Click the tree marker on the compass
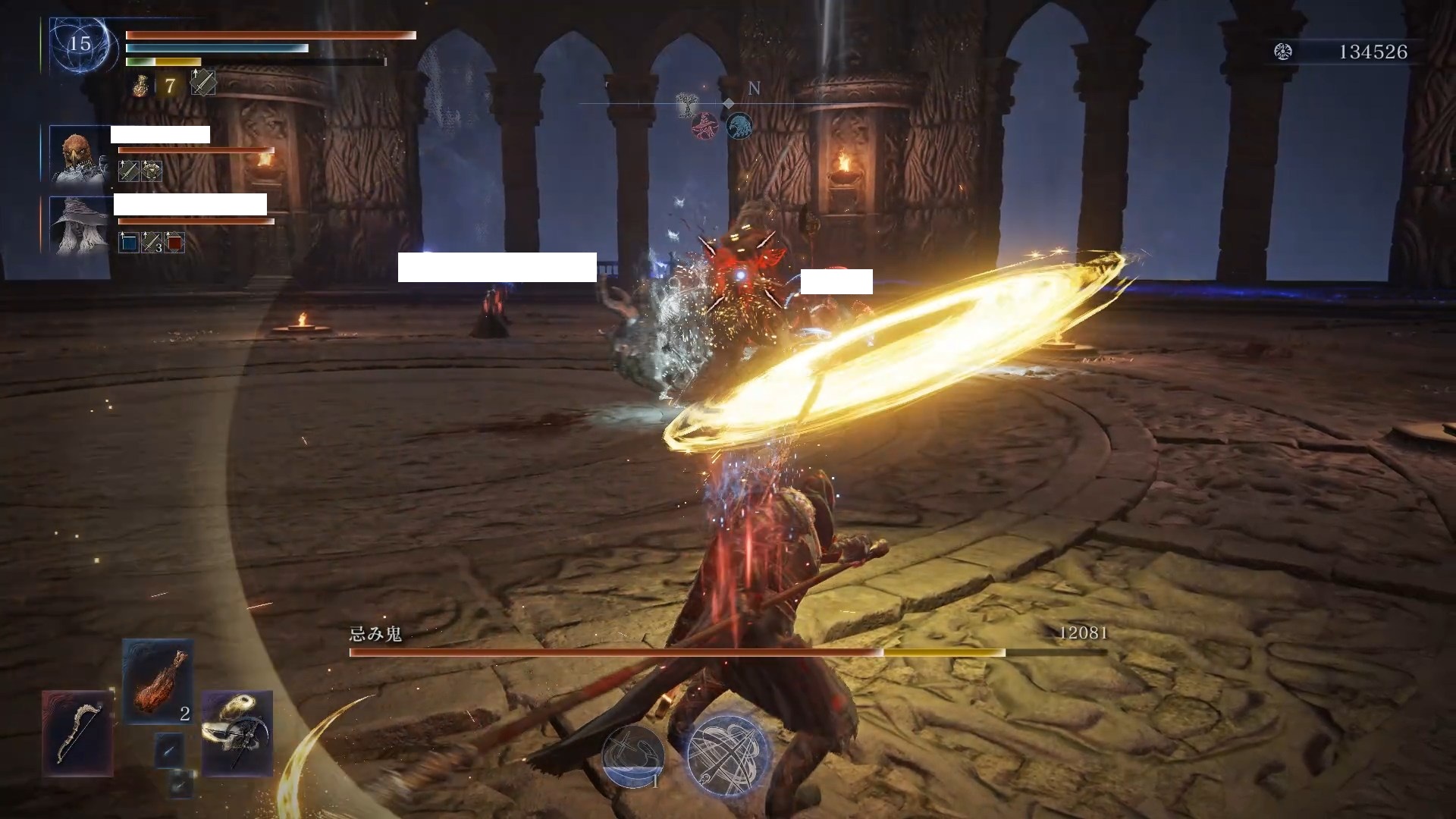Viewport: 1456px width, 819px height. 688,107
